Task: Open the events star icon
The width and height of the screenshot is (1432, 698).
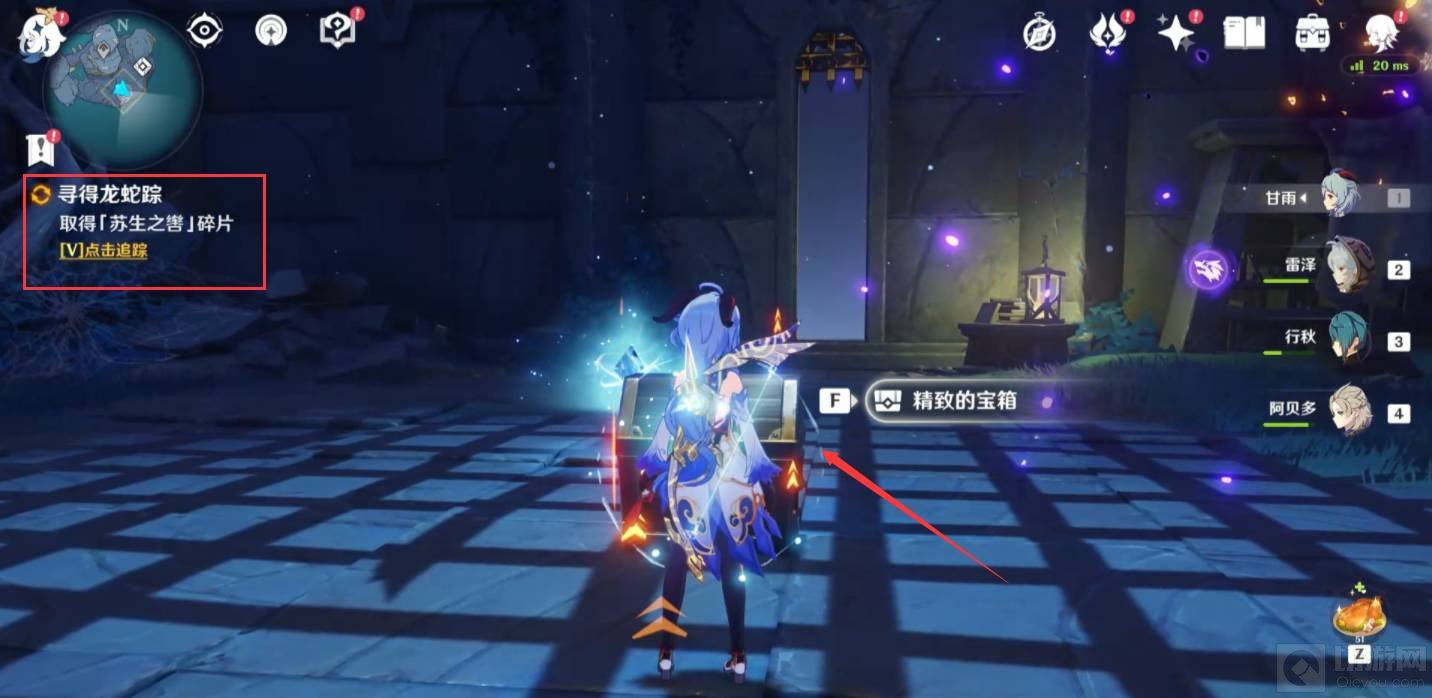Action: pyautogui.click(x=1175, y=32)
